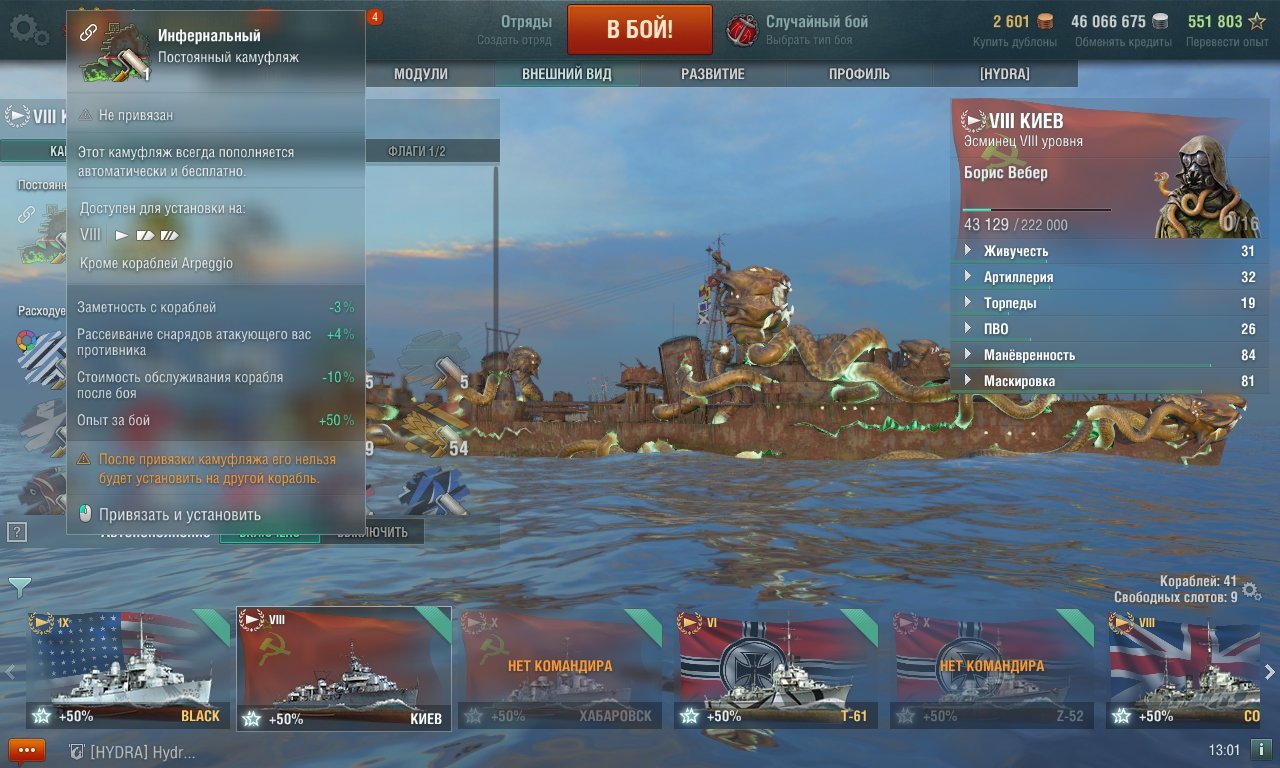The height and width of the screenshot is (768, 1280).
Task: Open the РАЗВИТИЕ tab
Action: pyautogui.click(x=712, y=74)
